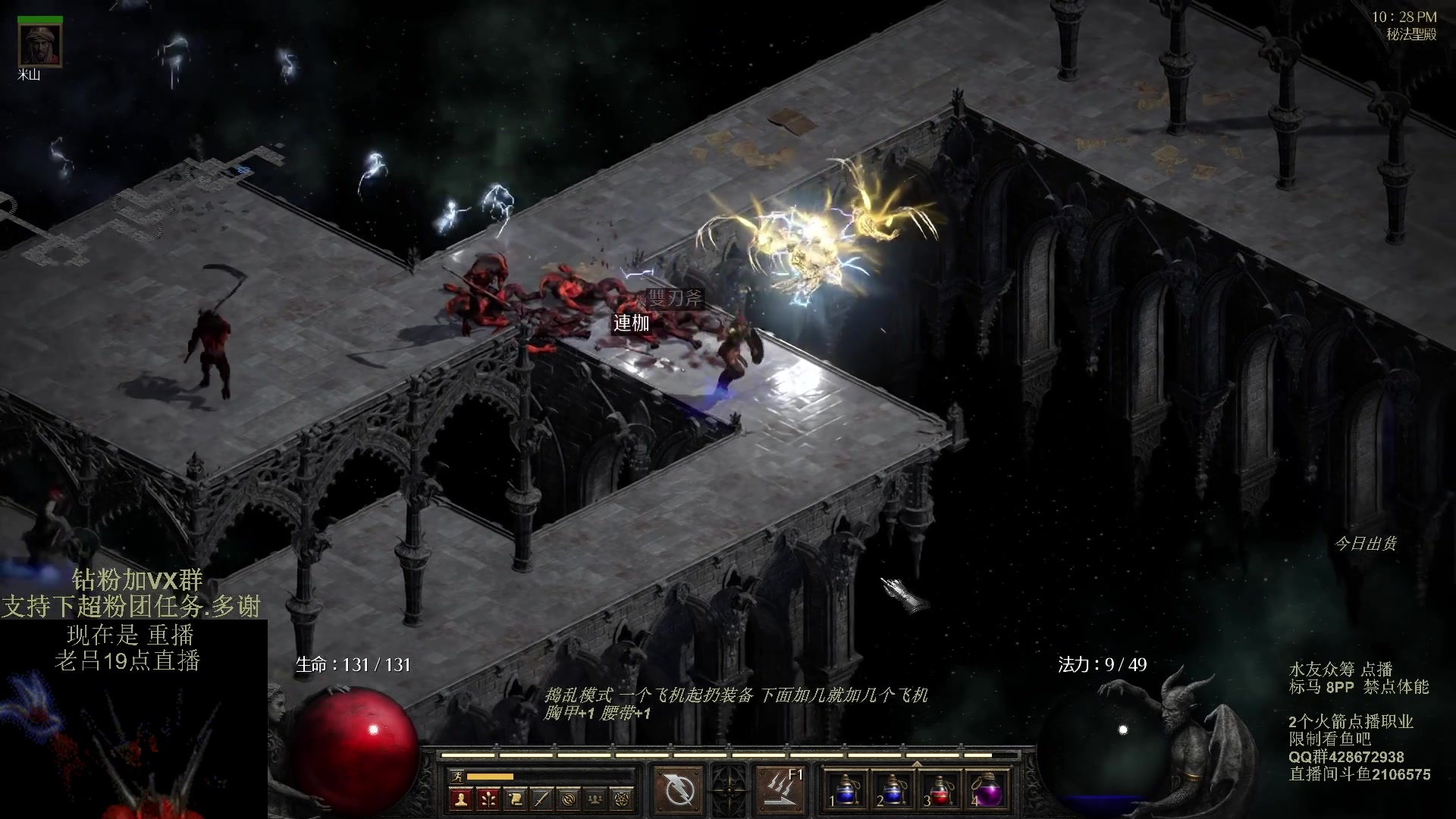Open the quest log scroll button
The image size is (1456, 819).
515,799
